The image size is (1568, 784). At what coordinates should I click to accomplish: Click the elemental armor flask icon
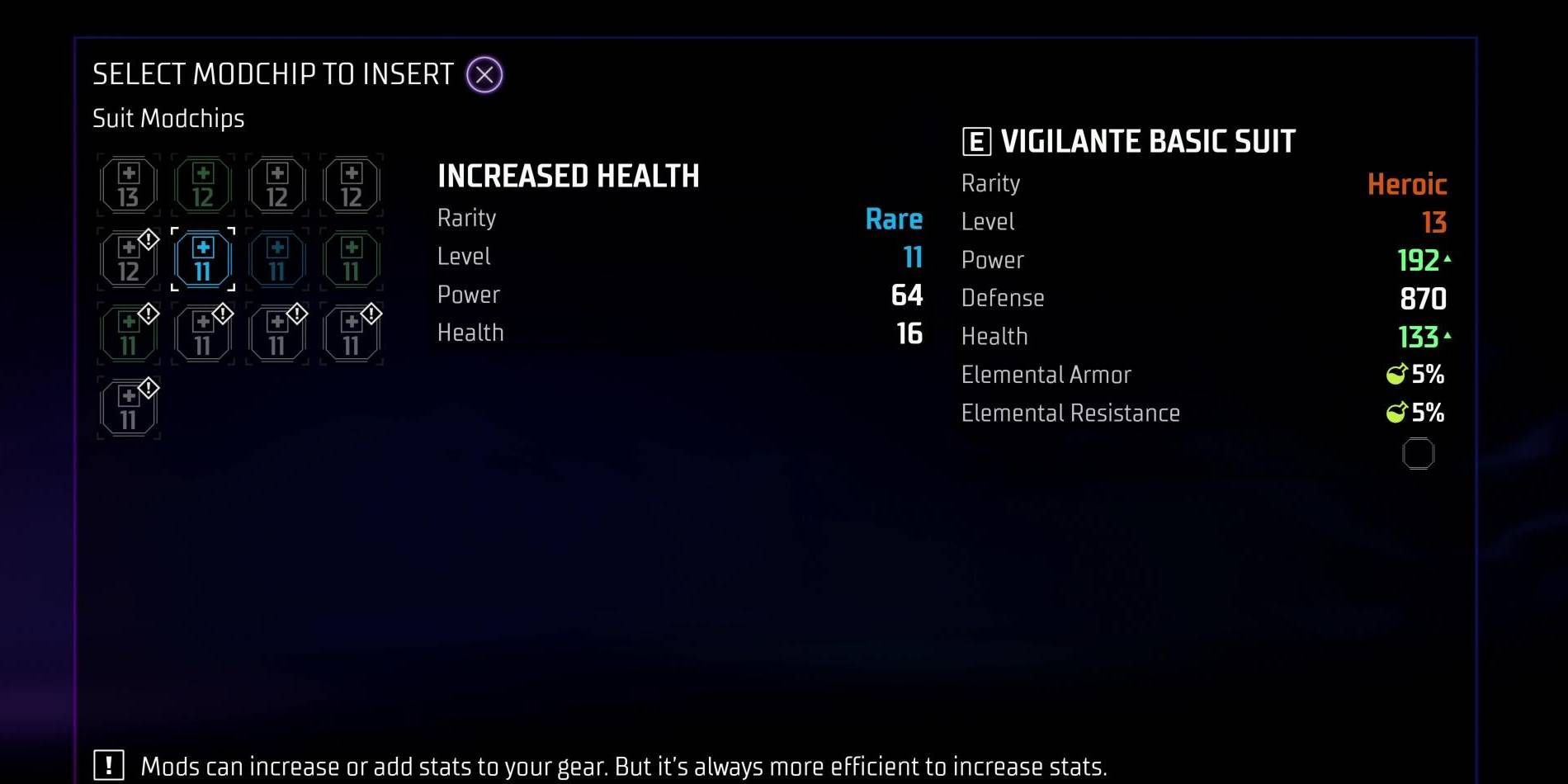1395,374
